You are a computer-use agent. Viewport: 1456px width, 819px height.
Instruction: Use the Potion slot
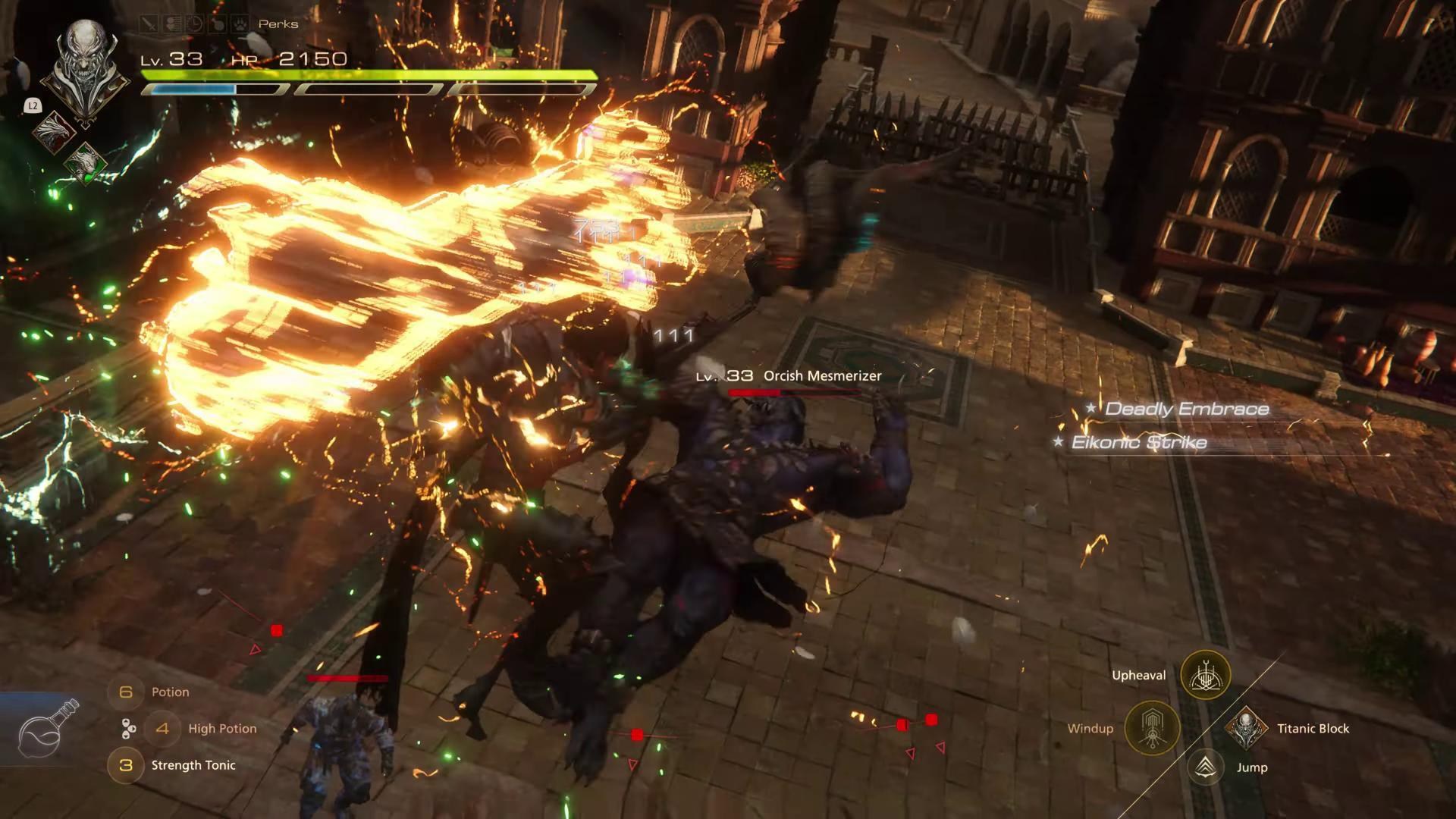(126, 692)
